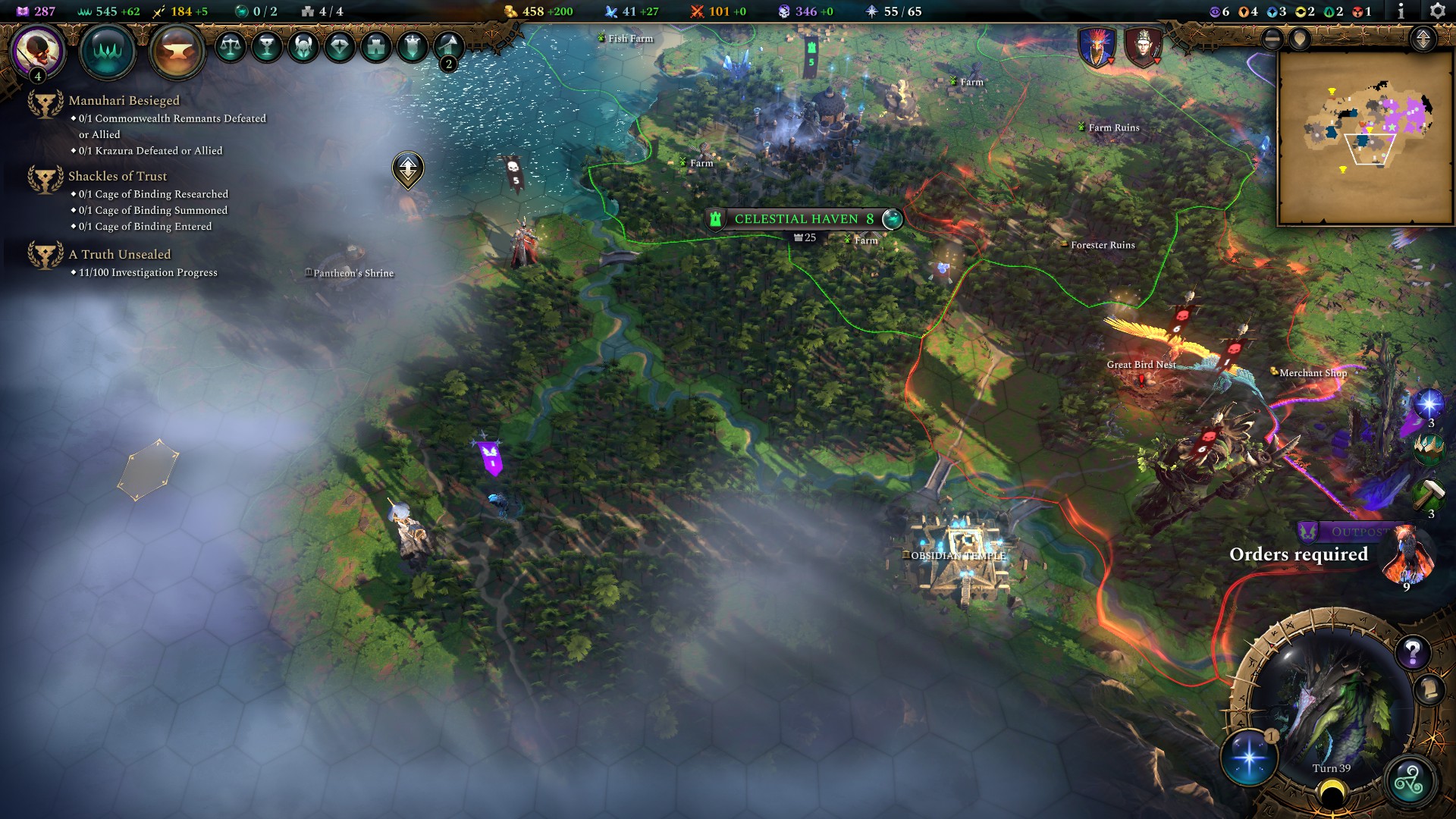Click the chalice icon on the top toolbar
The width and height of the screenshot is (1456, 819).
pos(266,48)
